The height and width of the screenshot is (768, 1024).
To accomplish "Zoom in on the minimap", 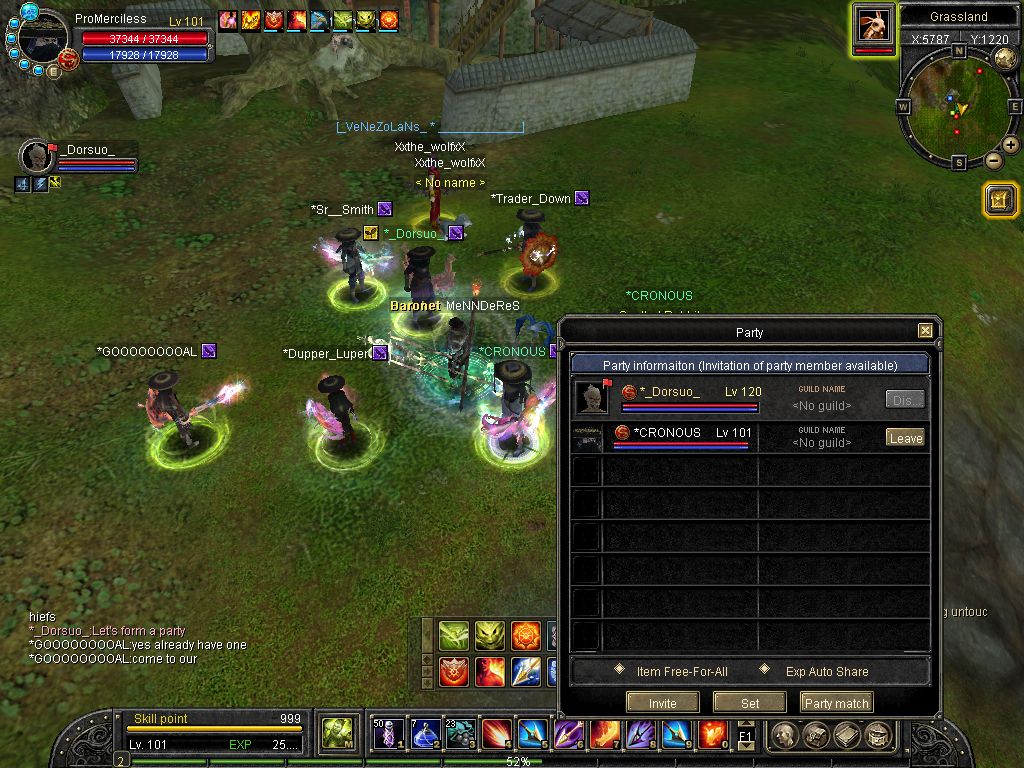I will (x=1011, y=146).
